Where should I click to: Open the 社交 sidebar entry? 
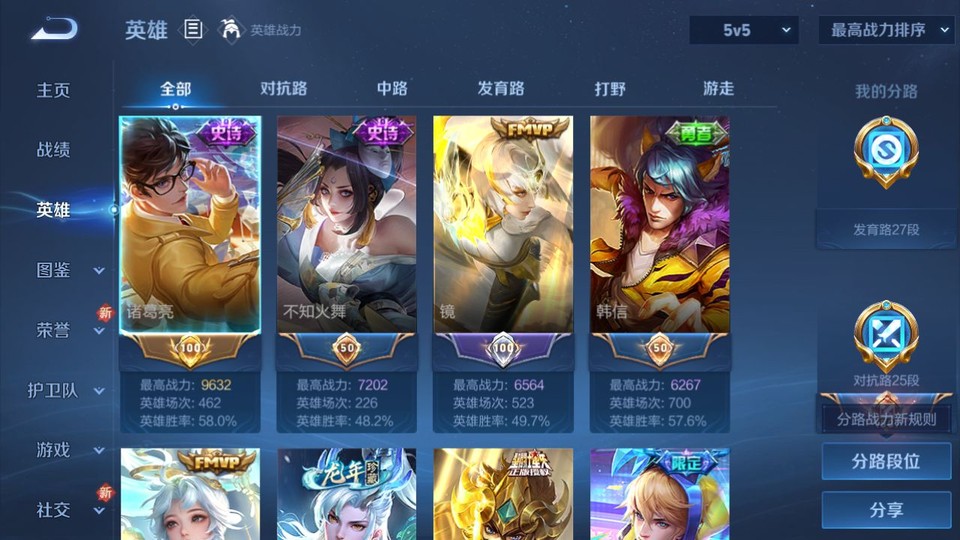point(54,510)
